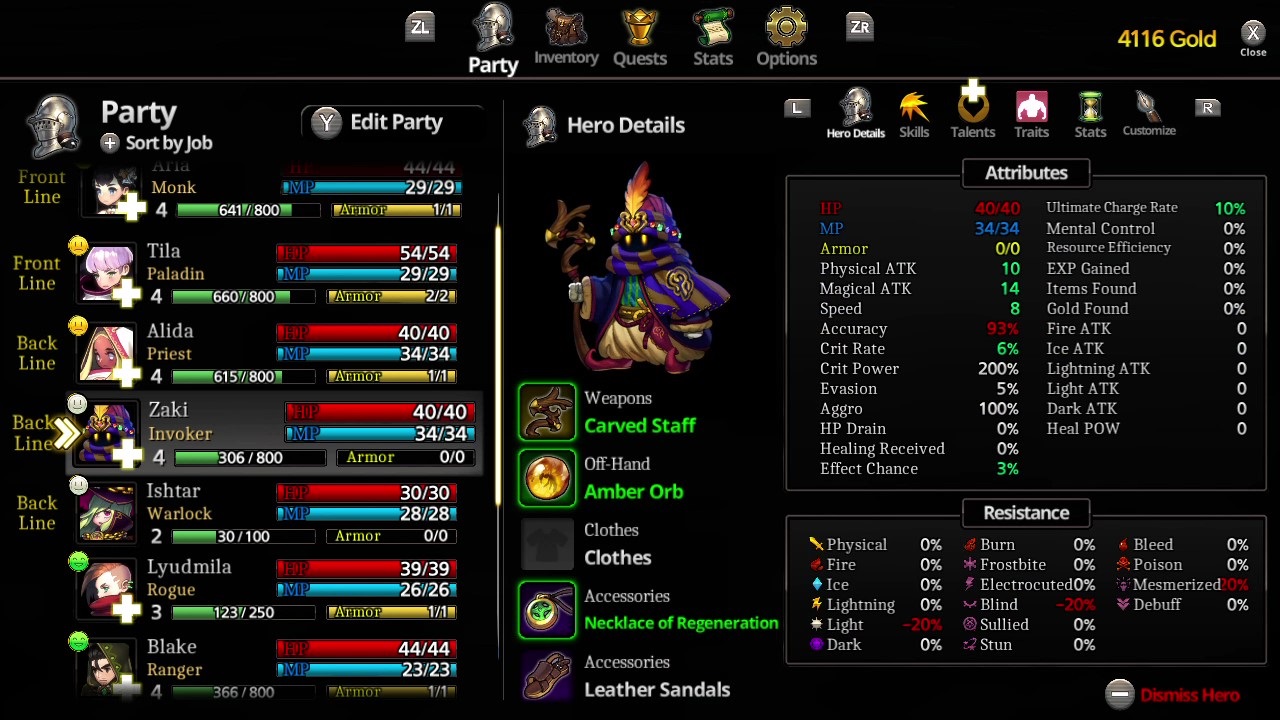This screenshot has height=720, width=1280.
Task: Open the Necklace of Regeneration accessory icon
Action: (546, 609)
